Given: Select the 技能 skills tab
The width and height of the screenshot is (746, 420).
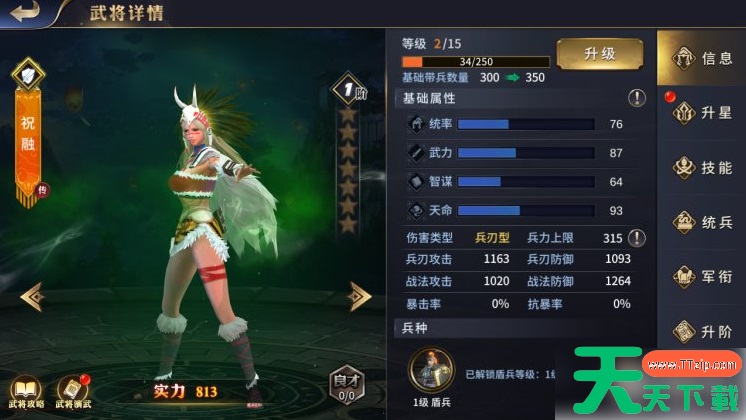Looking at the screenshot, I should [x=702, y=167].
